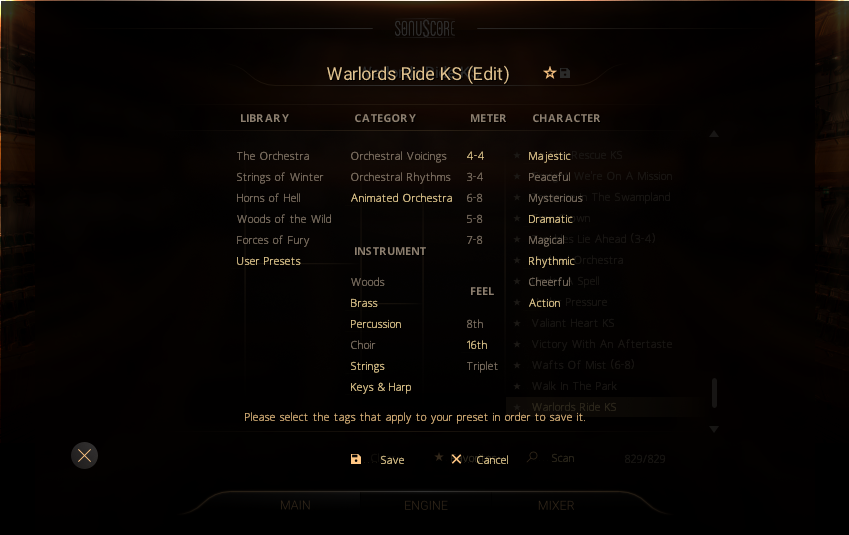This screenshot has height=535, width=849.
Task: Toggle the Percussion instrument tag
Action: [376, 324]
